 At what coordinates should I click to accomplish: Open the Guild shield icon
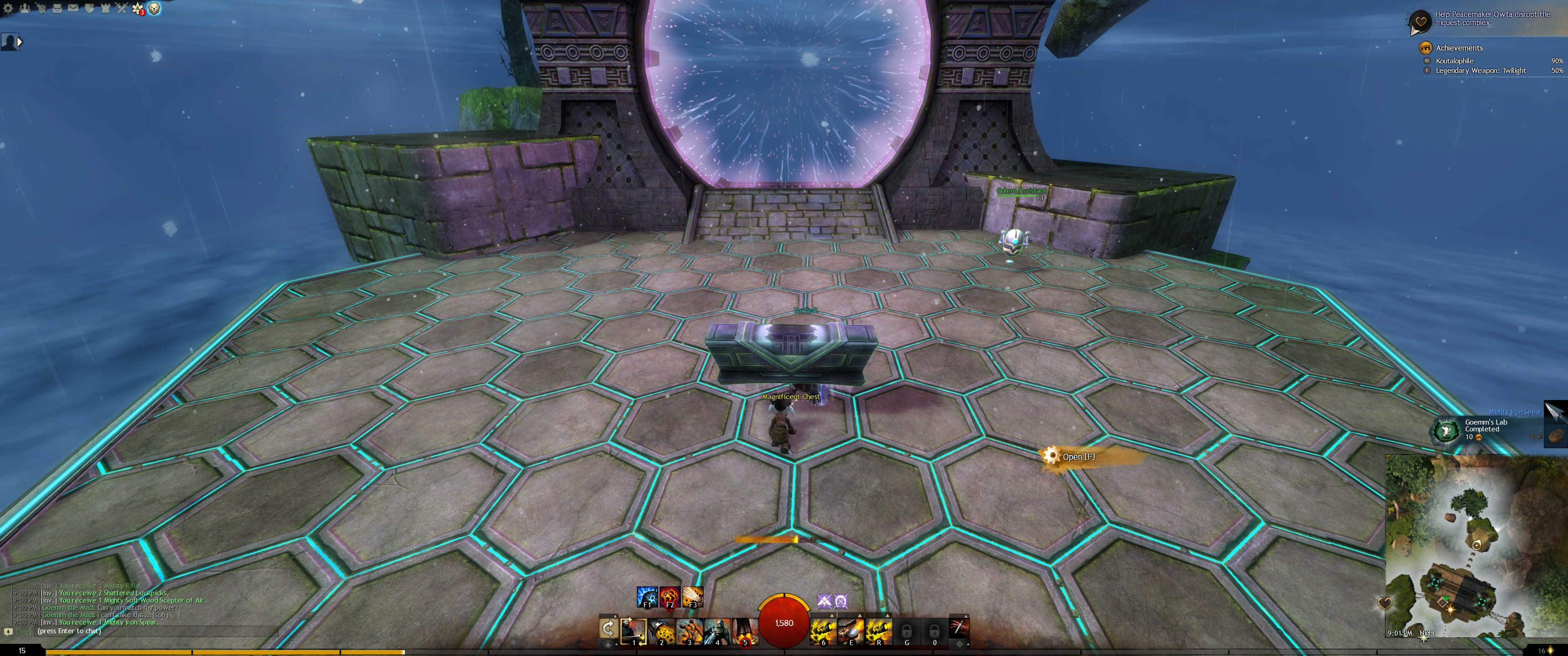tap(89, 8)
